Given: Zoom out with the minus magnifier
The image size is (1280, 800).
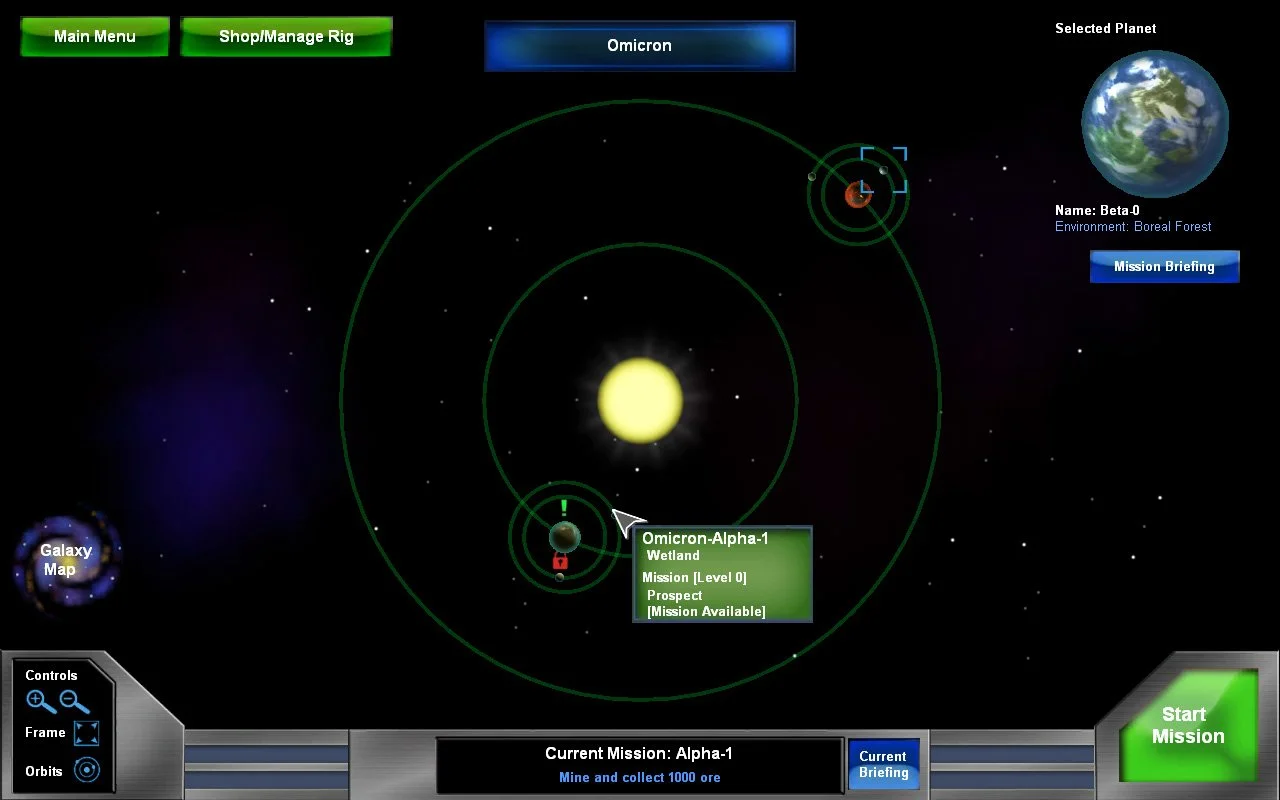Looking at the screenshot, I should (x=73, y=701).
